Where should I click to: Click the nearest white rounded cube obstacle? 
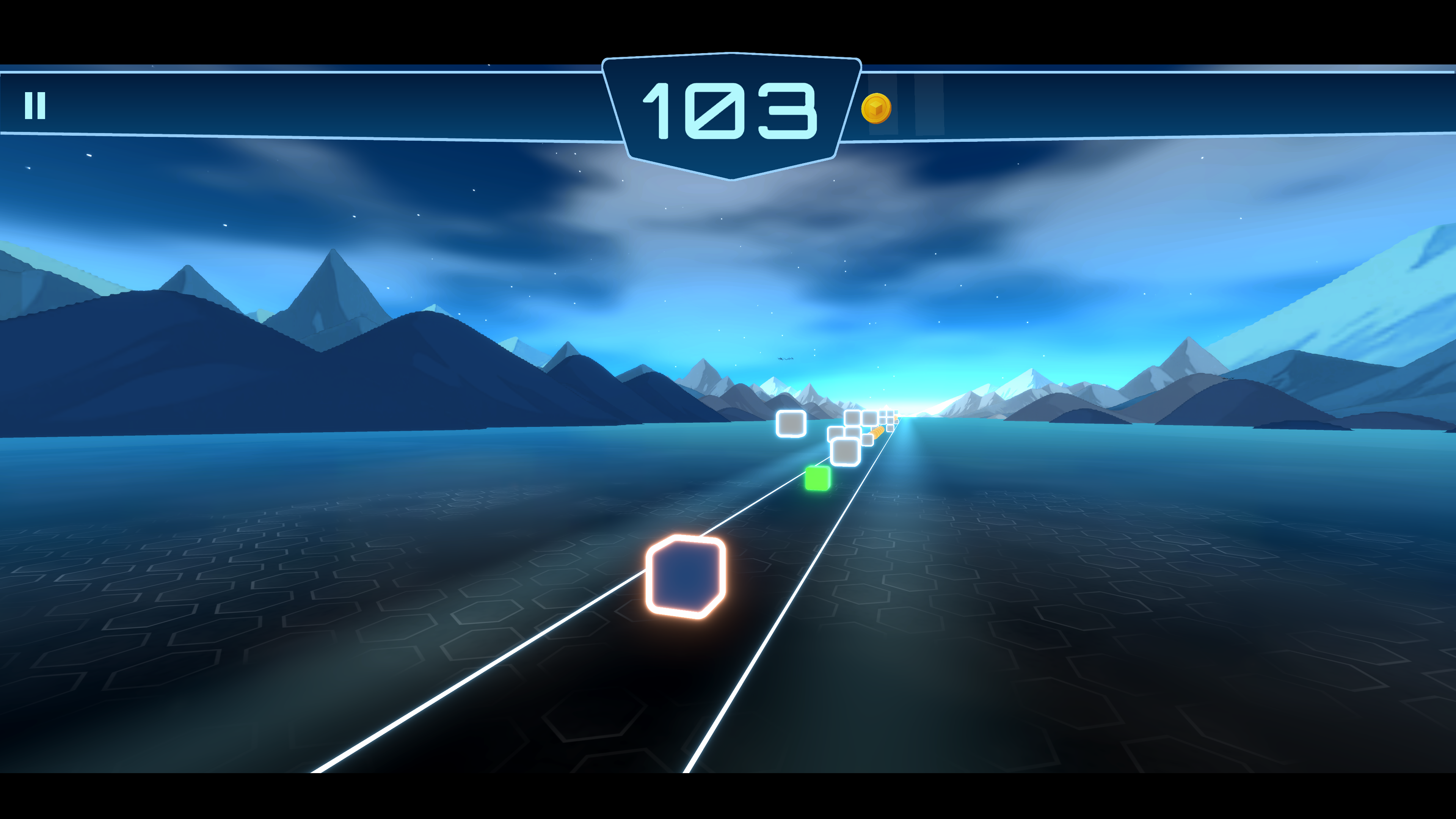tap(846, 452)
